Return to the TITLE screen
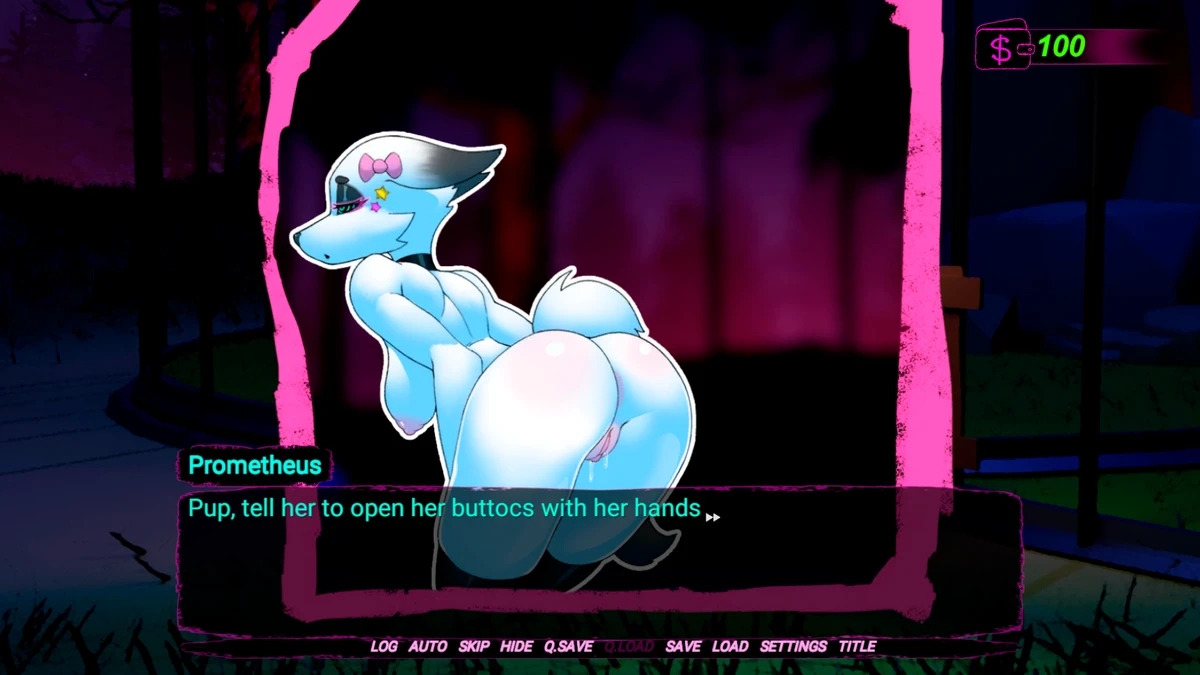The image size is (1200, 675). (x=857, y=646)
